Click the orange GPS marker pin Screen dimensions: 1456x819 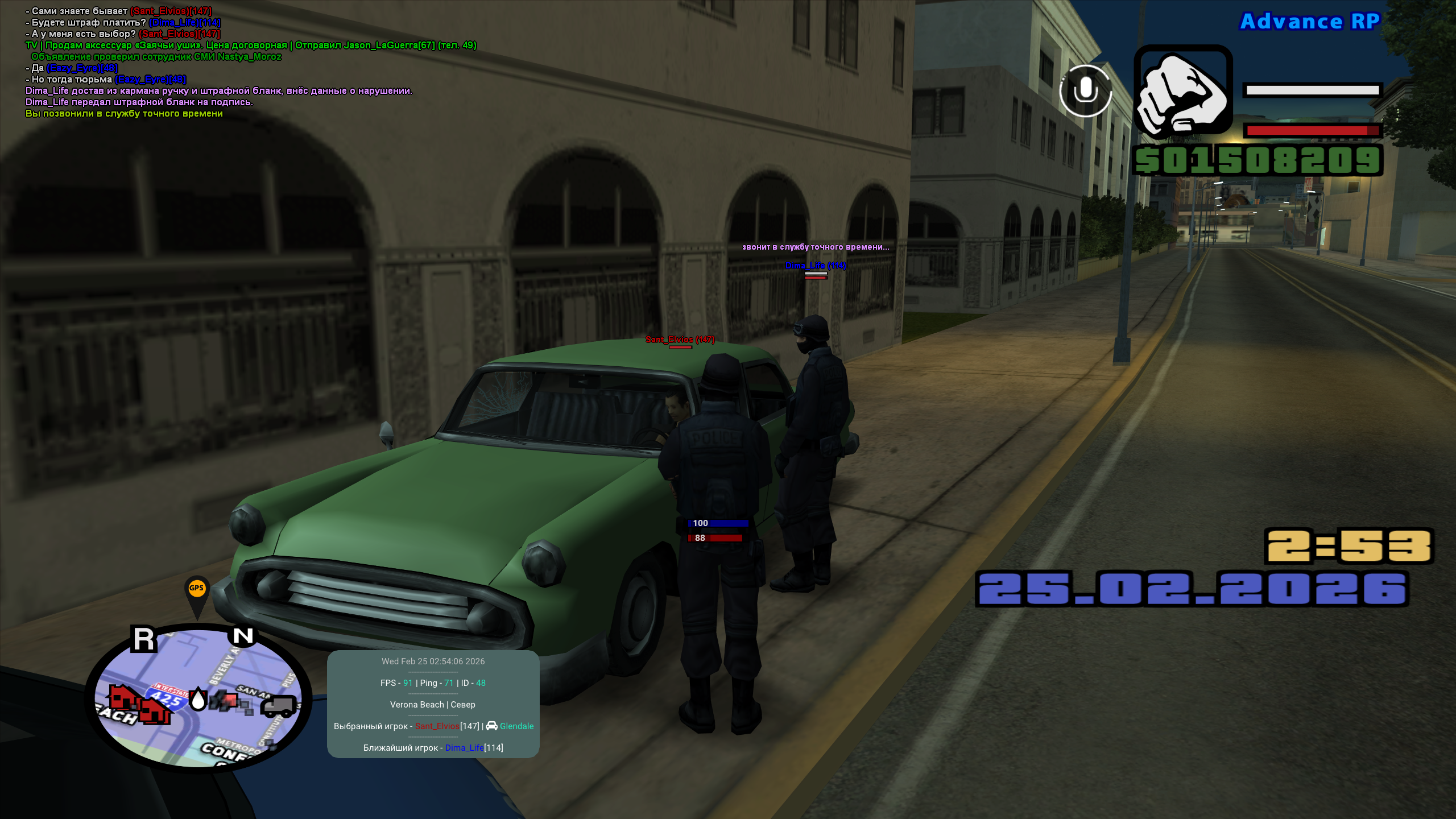tap(197, 591)
